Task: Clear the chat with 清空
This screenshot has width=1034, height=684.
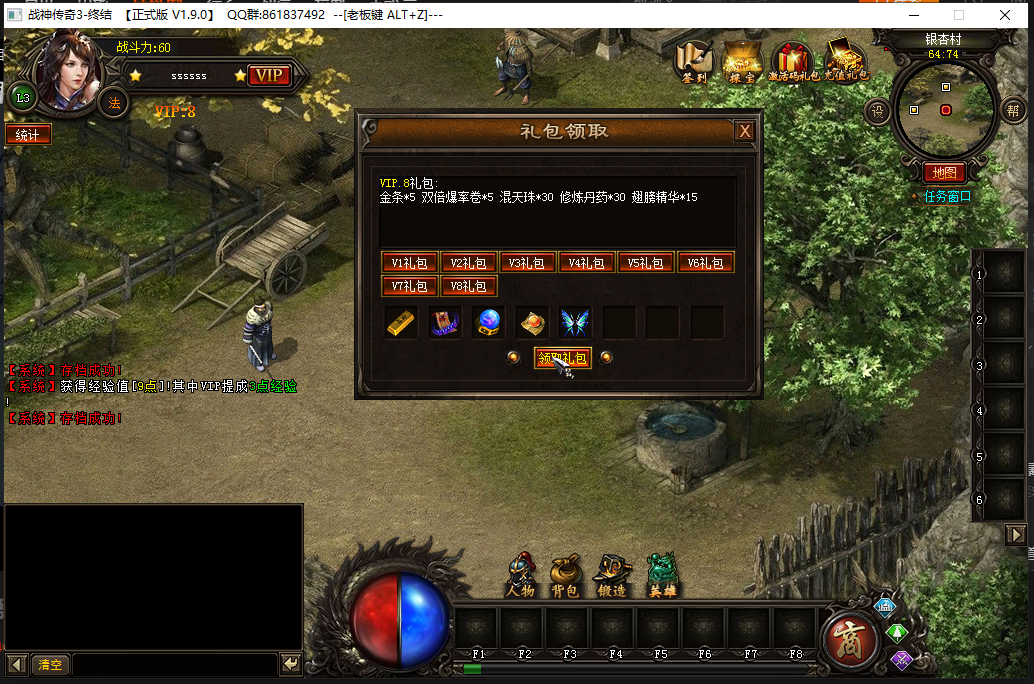Action: coord(50,664)
